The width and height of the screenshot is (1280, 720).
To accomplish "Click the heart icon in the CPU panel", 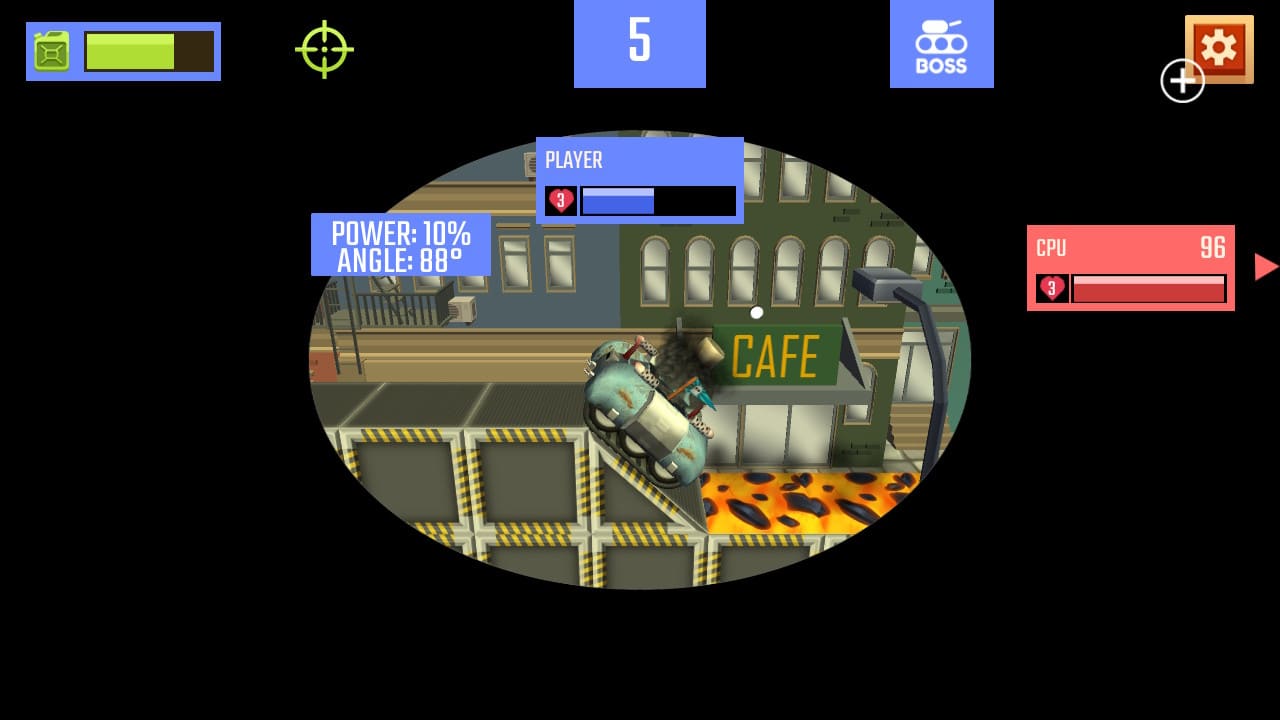I will point(1052,290).
